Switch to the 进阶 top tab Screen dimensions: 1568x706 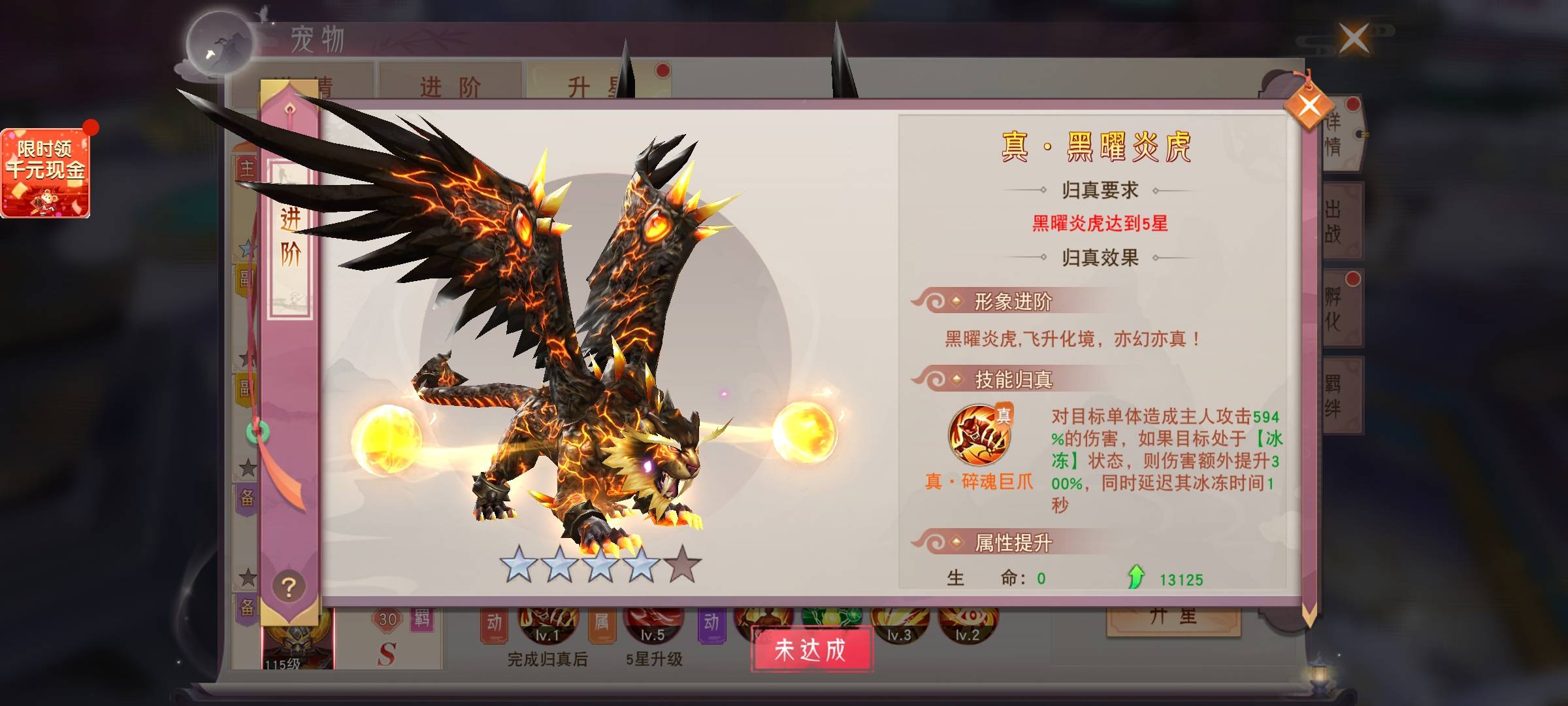coord(450,85)
